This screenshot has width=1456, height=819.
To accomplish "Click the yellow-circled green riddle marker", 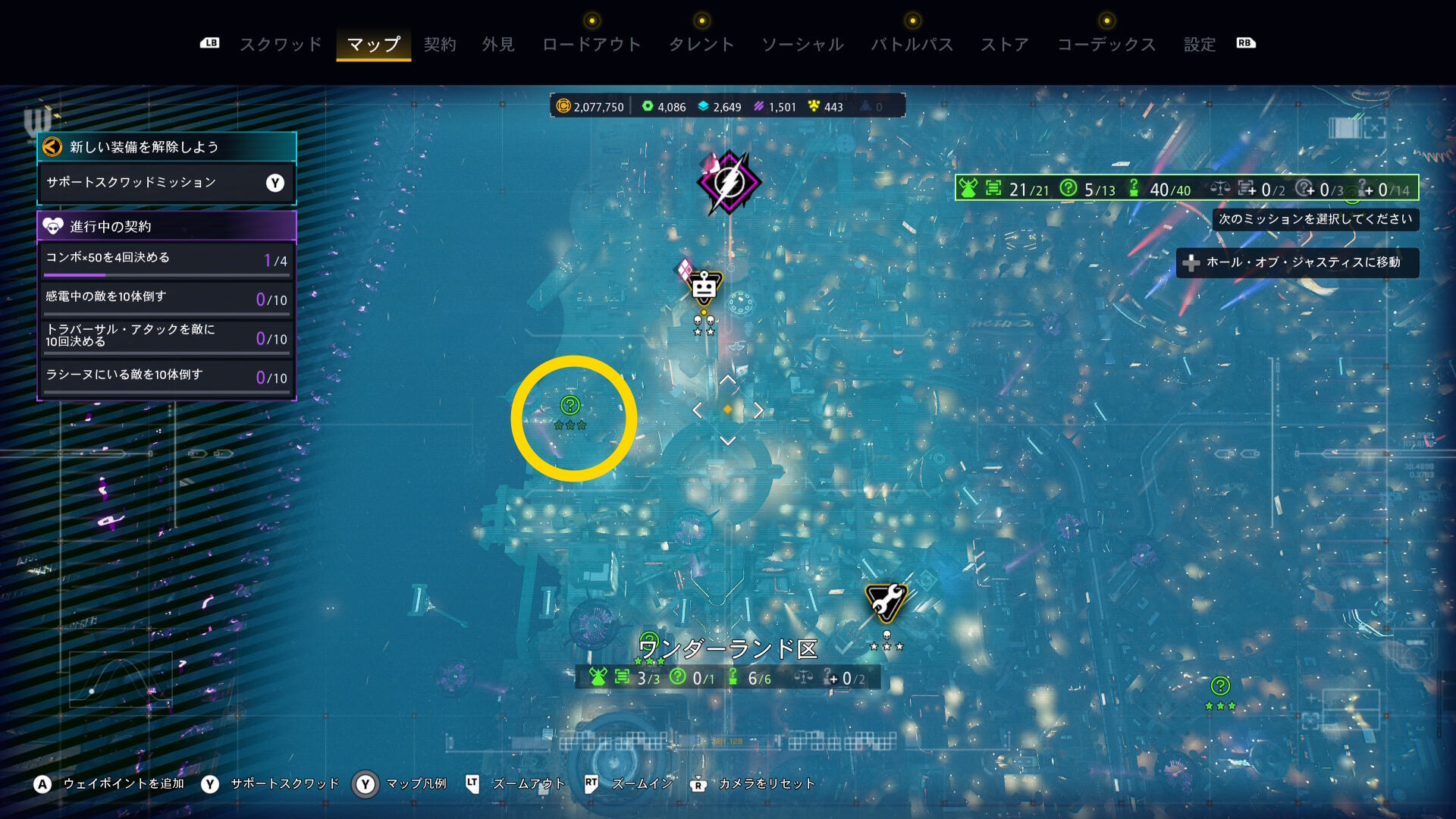I will point(570,406).
